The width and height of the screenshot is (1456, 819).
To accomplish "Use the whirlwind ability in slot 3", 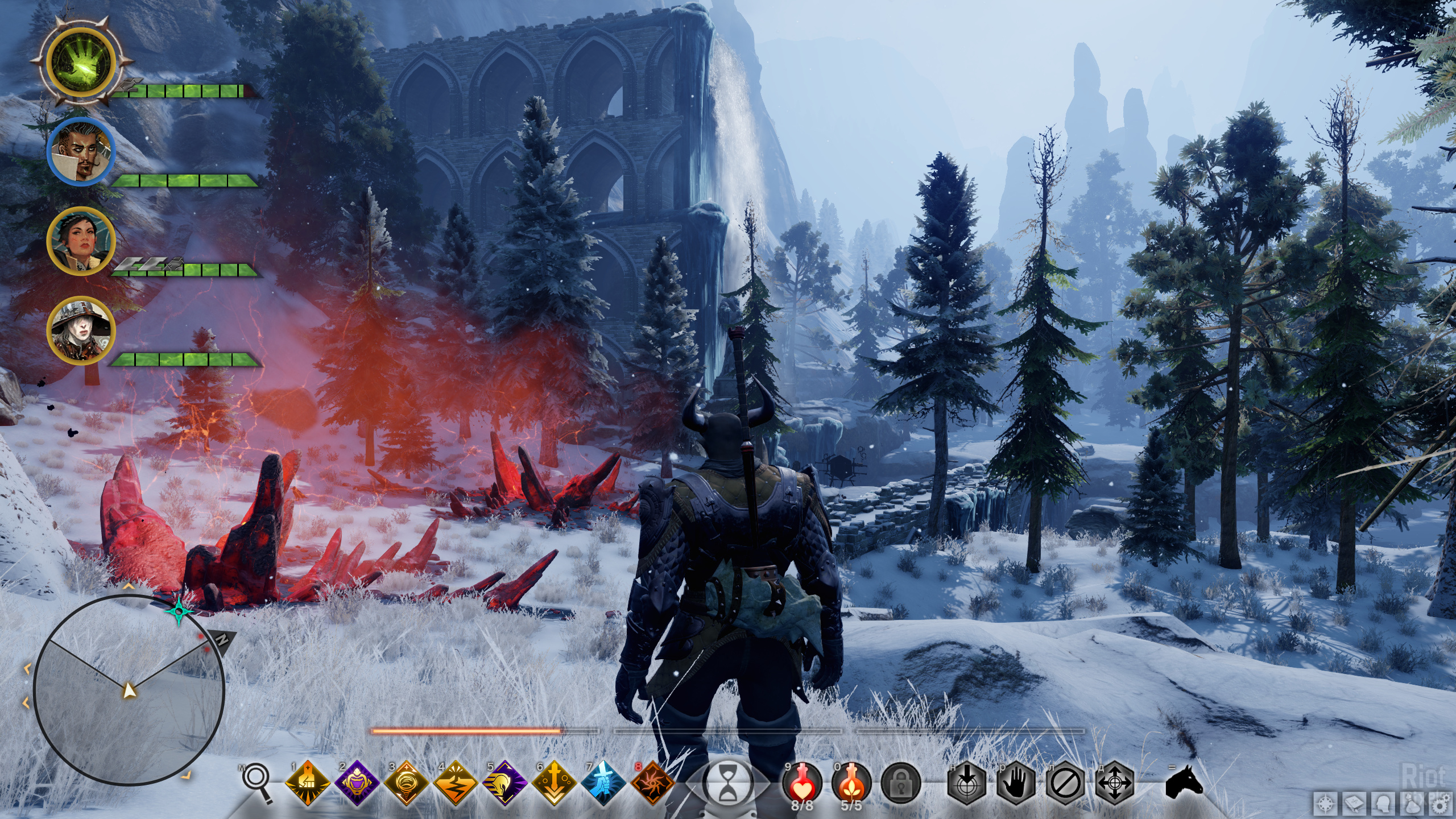I will click(x=406, y=783).
